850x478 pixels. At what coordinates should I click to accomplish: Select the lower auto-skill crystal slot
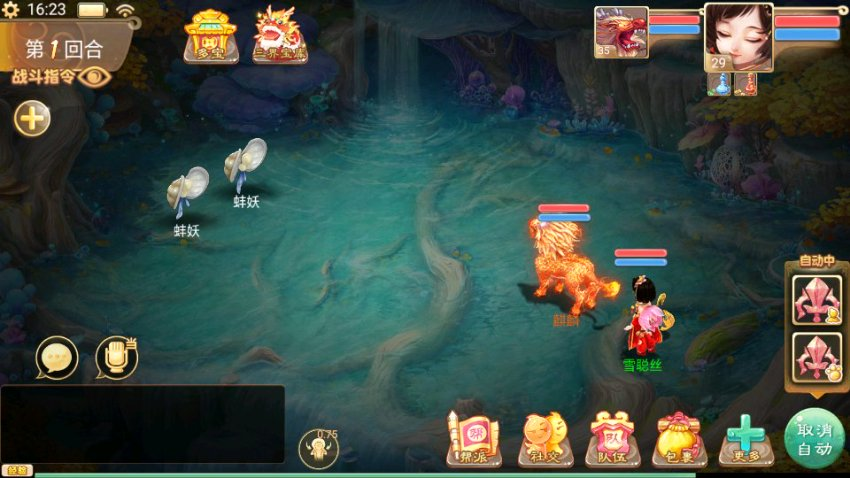tap(816, 356)
